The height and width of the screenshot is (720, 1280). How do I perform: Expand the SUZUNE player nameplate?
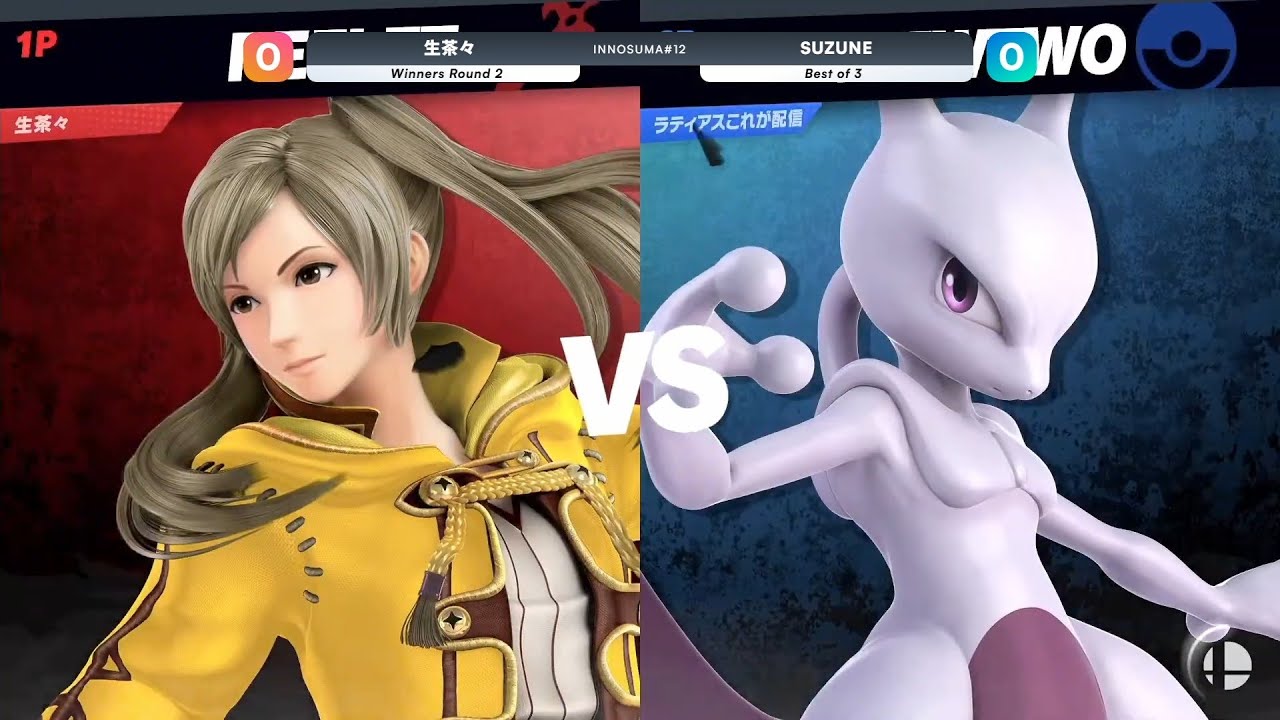coord(836,46)
